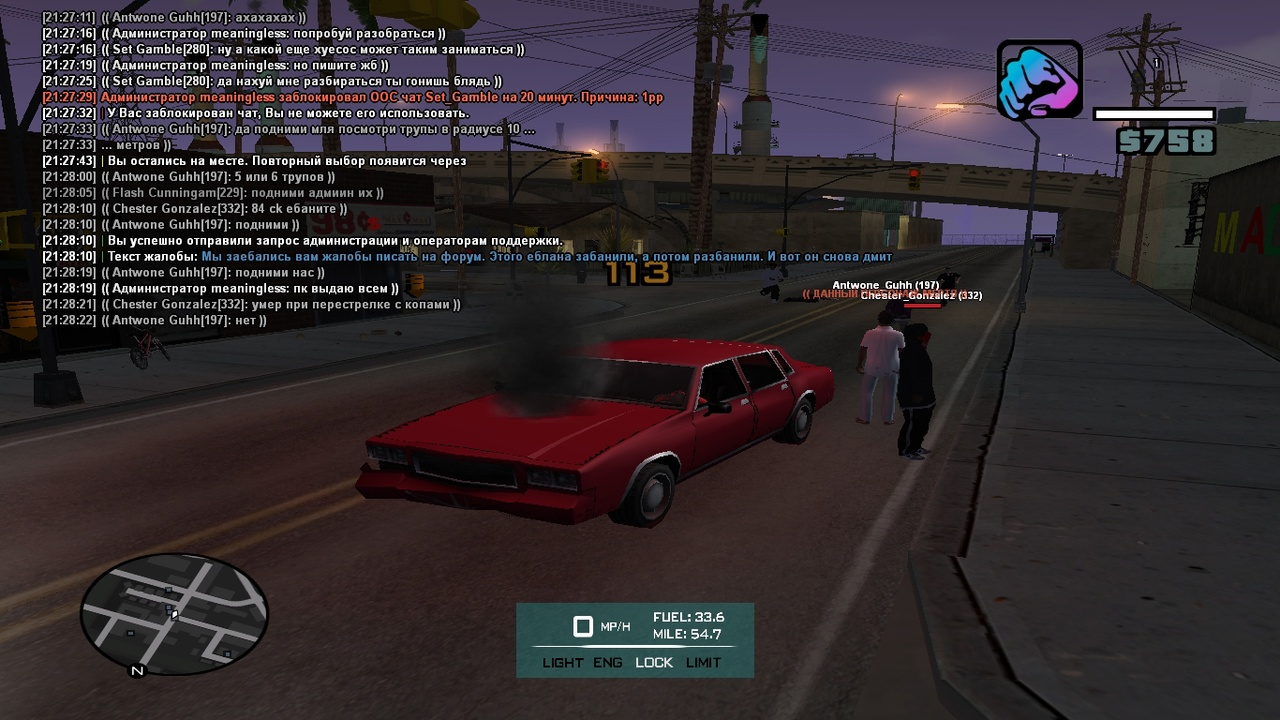Screen dimensions: 1280x720
Task: Toggle the LOCK vehicle indicator
Action: (x=654, y=662)
